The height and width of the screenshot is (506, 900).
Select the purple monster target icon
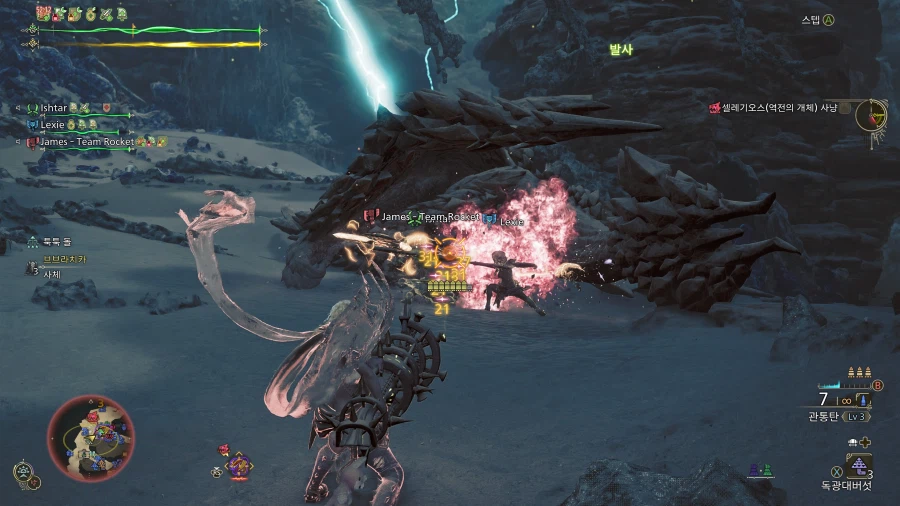click(x=238, y=464)
